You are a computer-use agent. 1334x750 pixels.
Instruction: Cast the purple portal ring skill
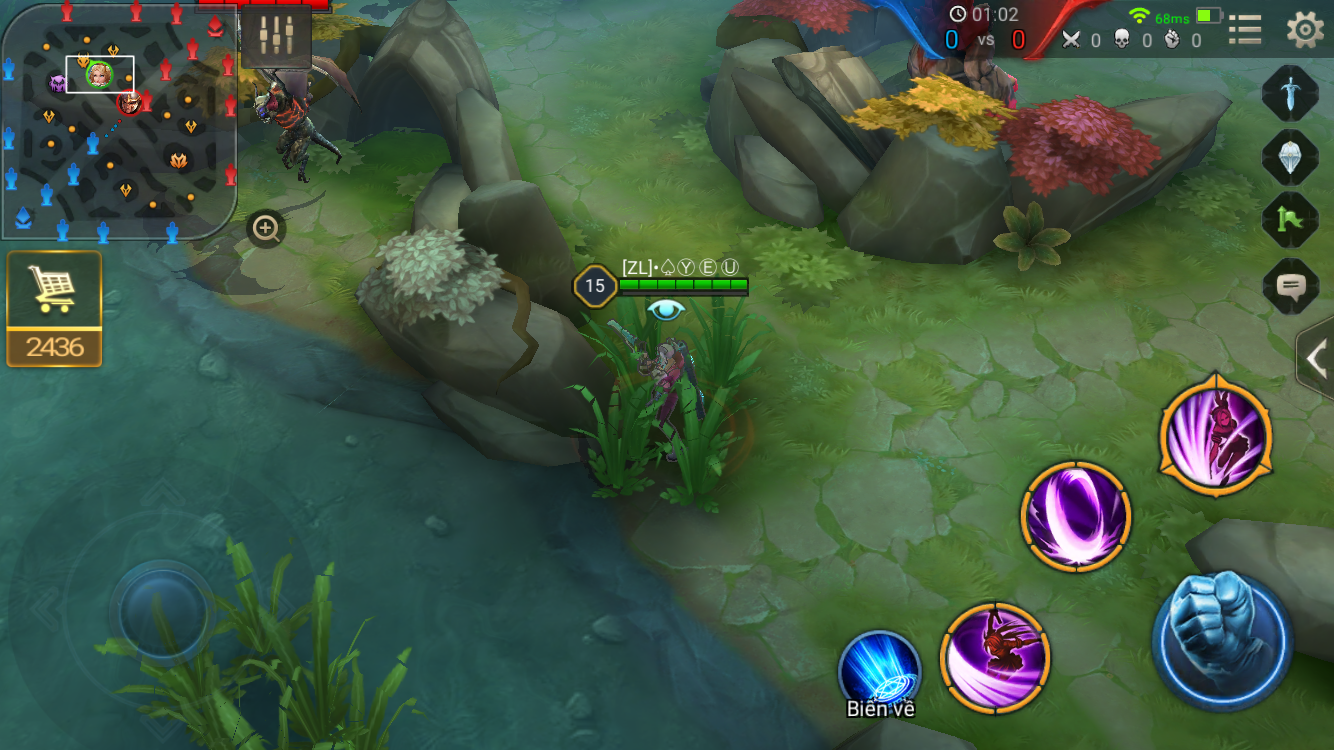click(x=1076, y=516)
